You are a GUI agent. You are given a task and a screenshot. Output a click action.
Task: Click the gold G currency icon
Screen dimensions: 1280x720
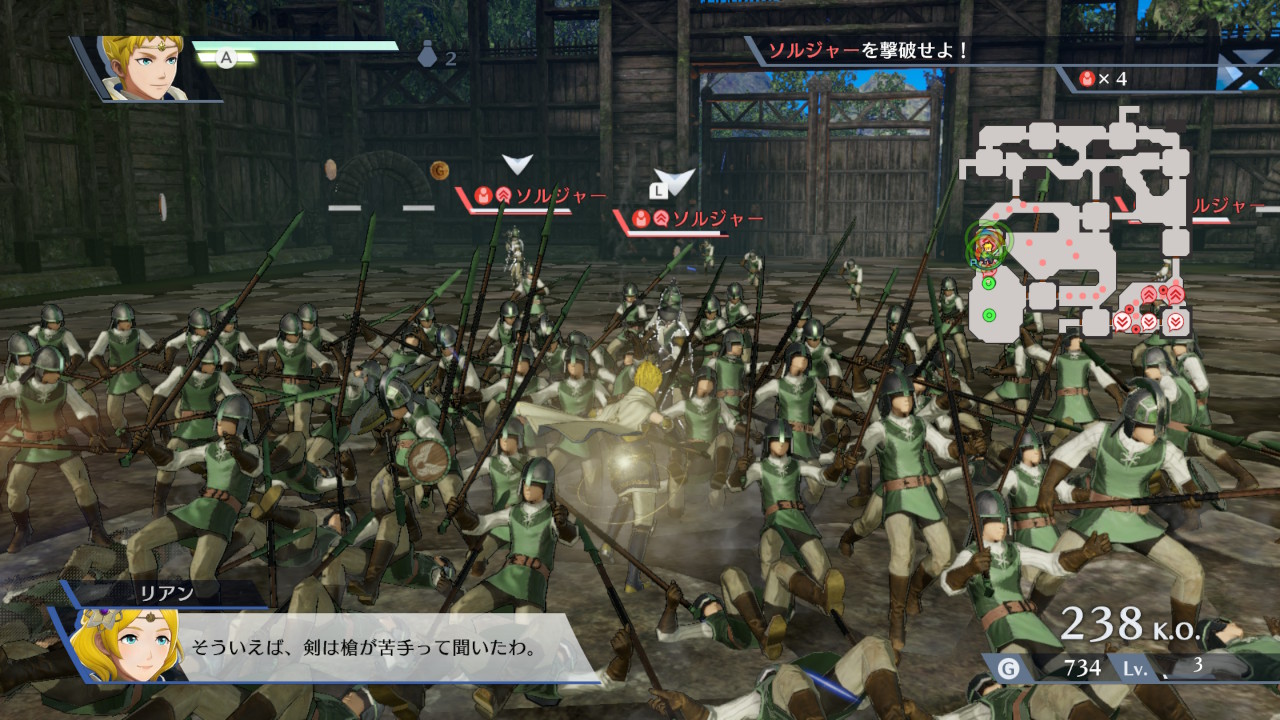pos(1008,667)
